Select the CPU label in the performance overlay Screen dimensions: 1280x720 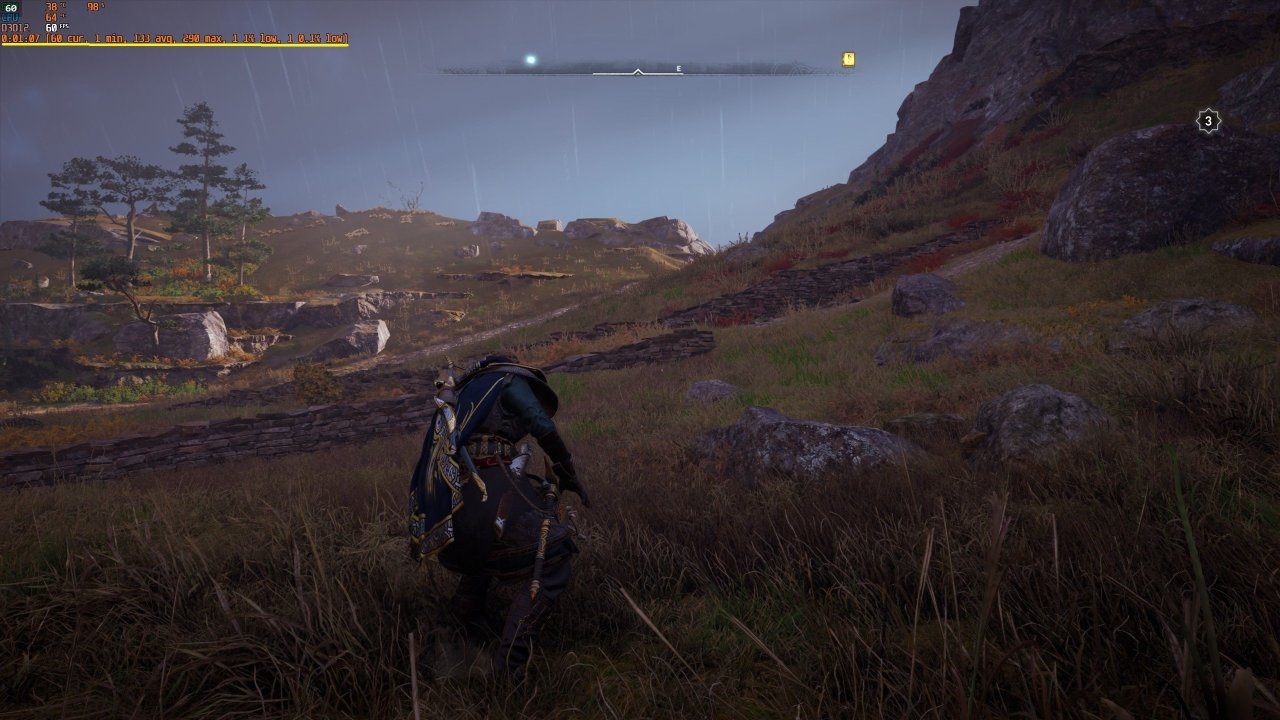tap(11, 17)
